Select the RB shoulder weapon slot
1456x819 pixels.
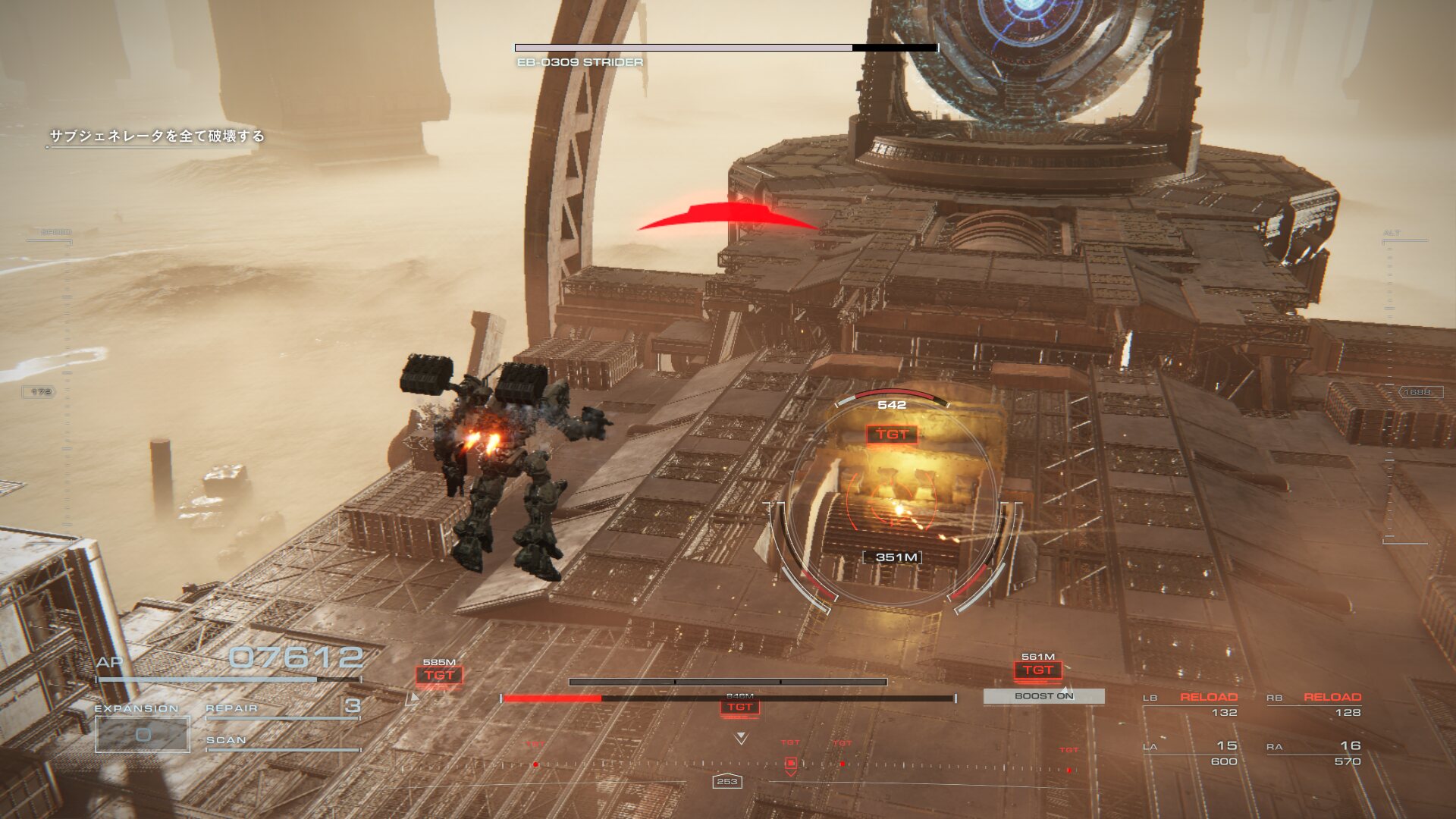pos(1314,704)
